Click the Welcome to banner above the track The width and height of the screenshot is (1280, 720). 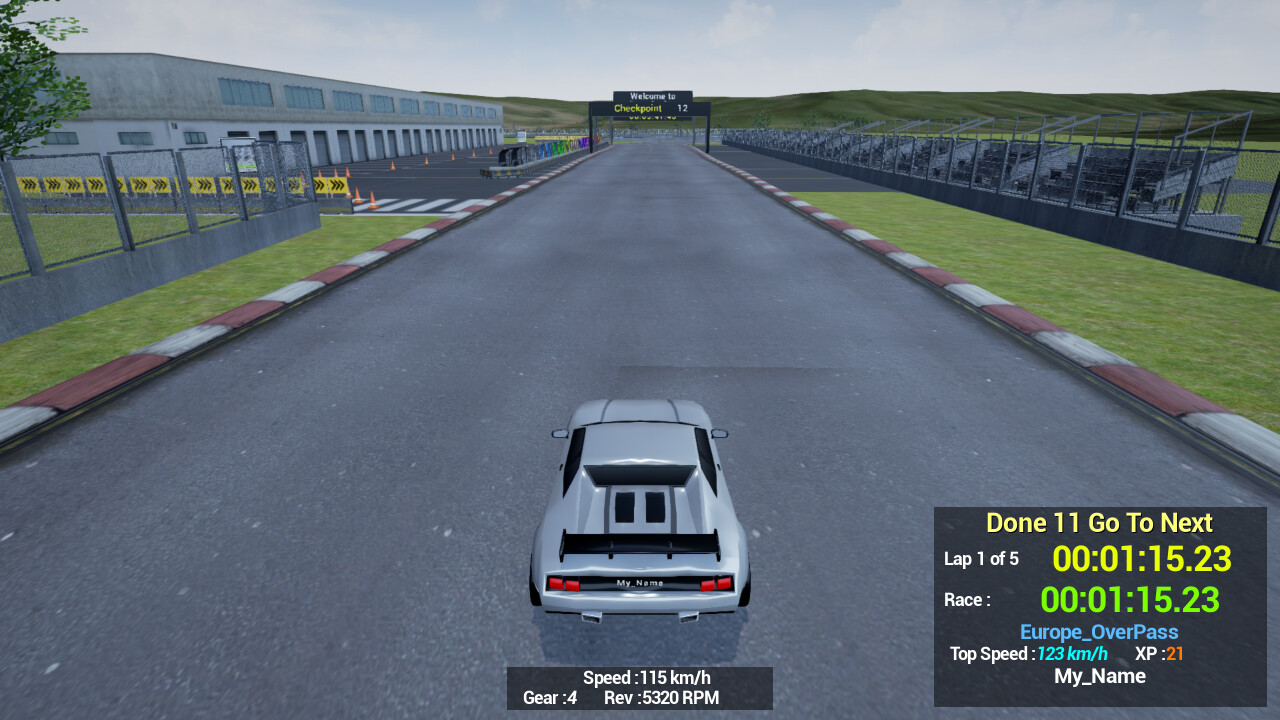[653, 95]
